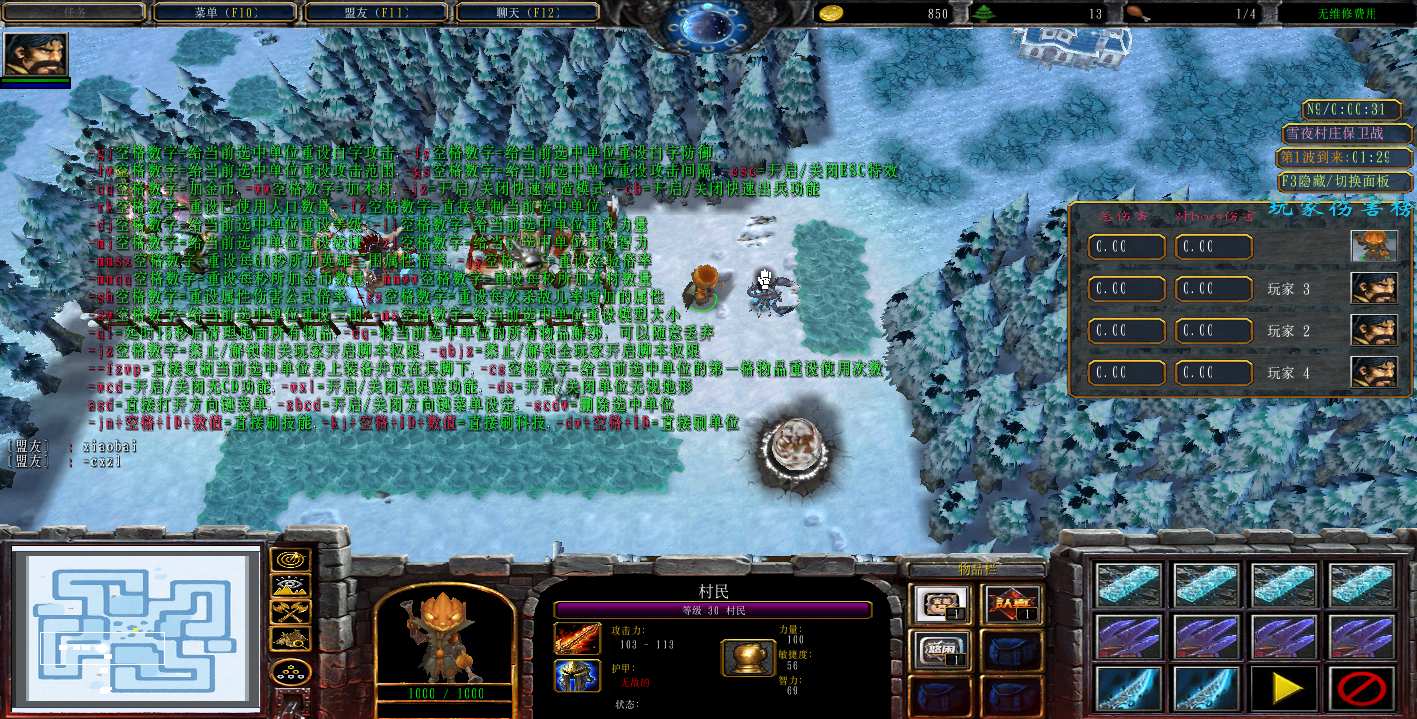Click the golden pot attributes icon
The height and width of the screenshot is (719, 1417).
click(x=746, y=657)
